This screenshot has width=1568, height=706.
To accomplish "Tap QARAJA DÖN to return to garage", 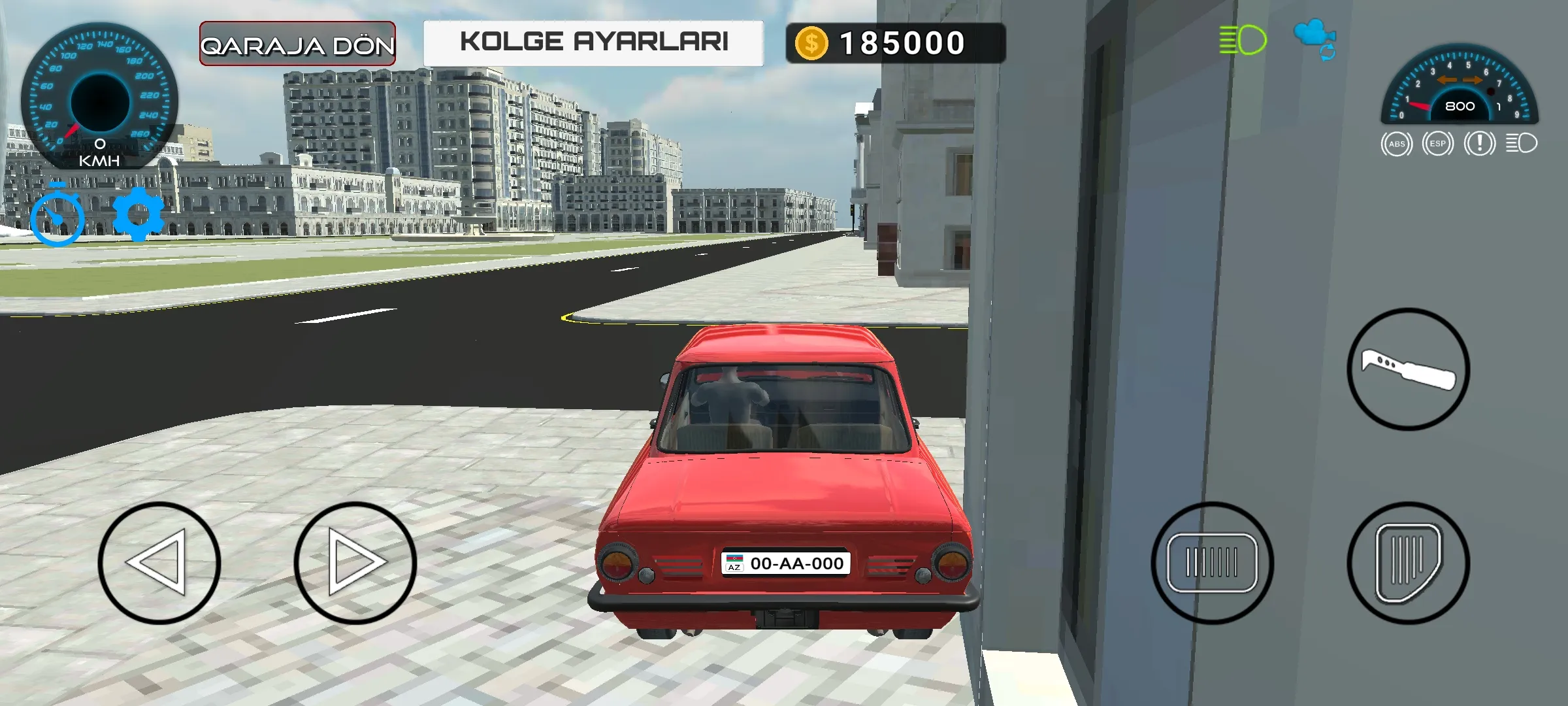I will 297,43.
